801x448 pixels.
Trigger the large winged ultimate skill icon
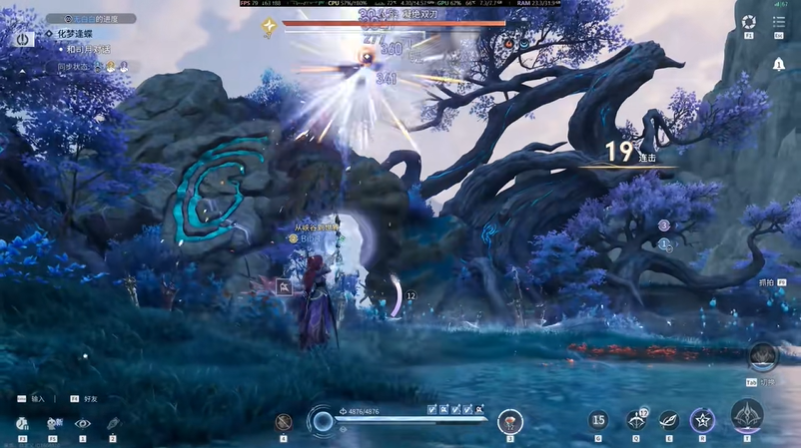(746, 416)
